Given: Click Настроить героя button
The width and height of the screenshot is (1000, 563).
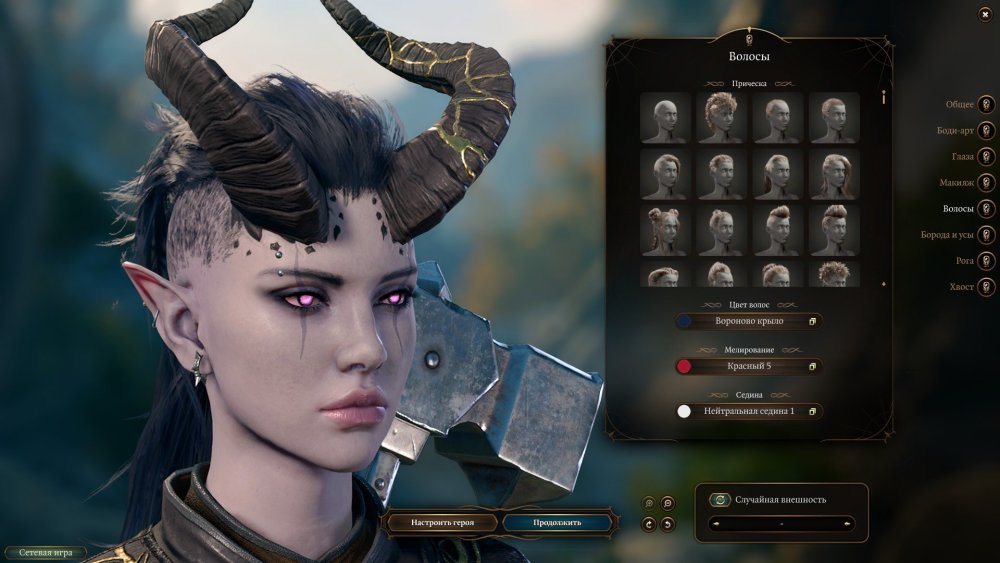Looking at the screenshot, I should pyautogui.click(x=441, y=522).
